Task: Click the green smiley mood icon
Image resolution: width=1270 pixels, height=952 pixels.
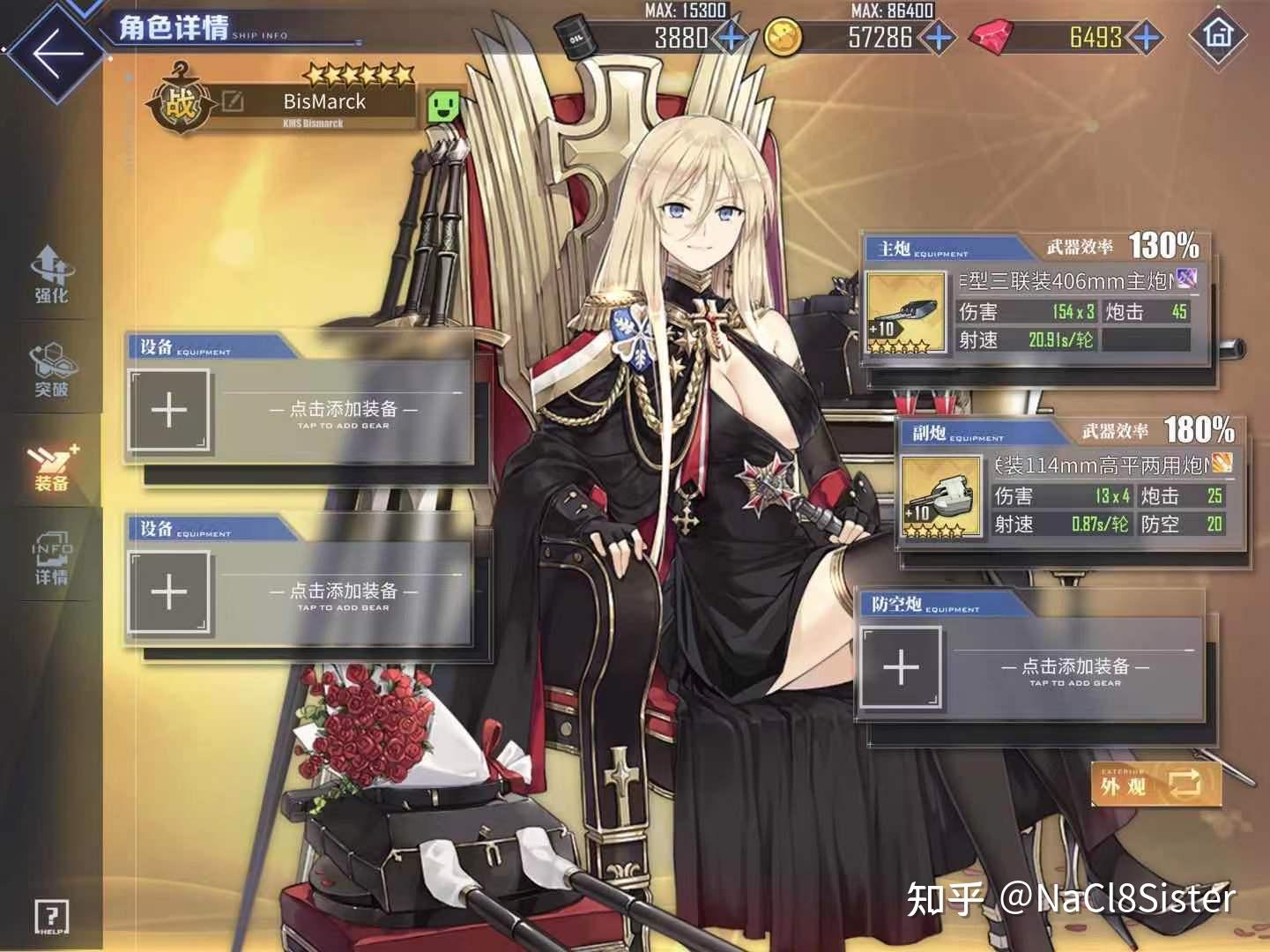Action: (444, 107)
